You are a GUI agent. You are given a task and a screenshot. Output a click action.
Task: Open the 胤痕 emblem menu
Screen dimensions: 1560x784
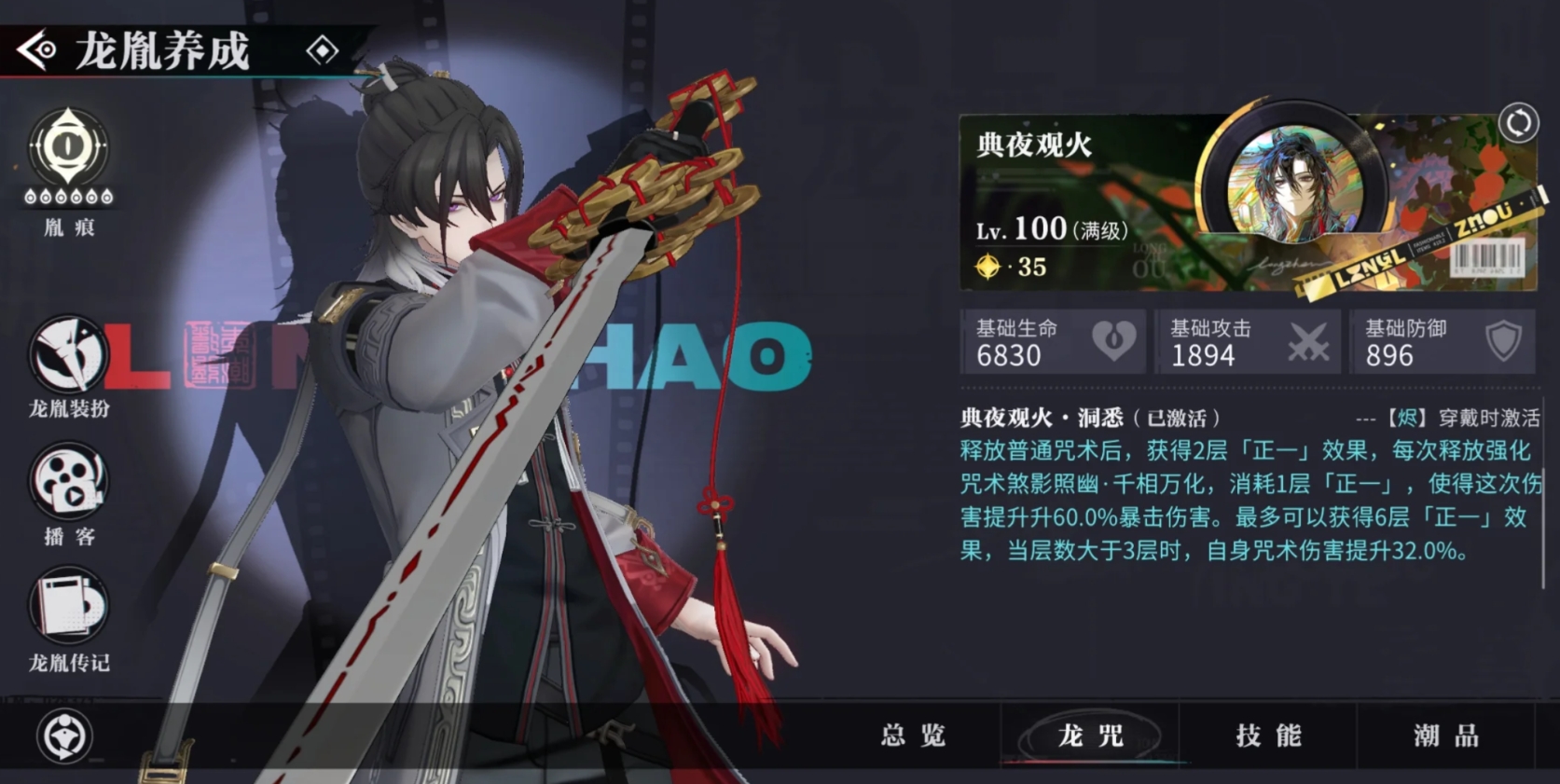click(68, 149)
